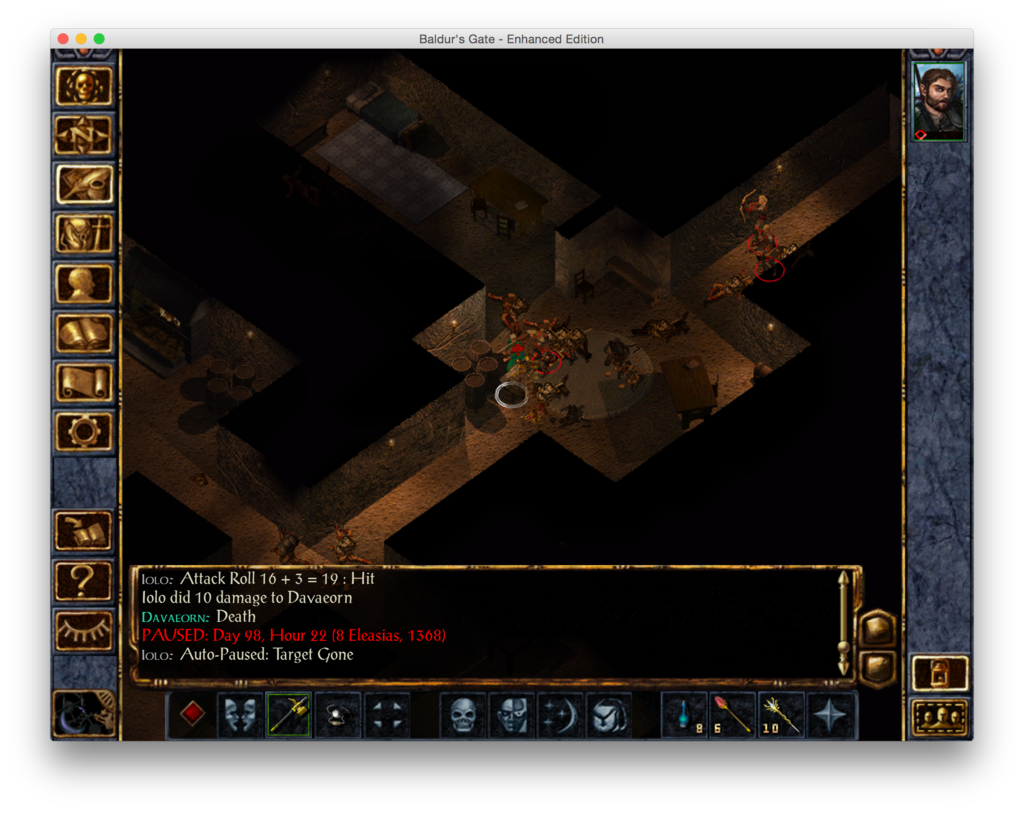Screen dimensions: 1024x813
Task: Open the mage spellbook
Action: click(84, 332)
